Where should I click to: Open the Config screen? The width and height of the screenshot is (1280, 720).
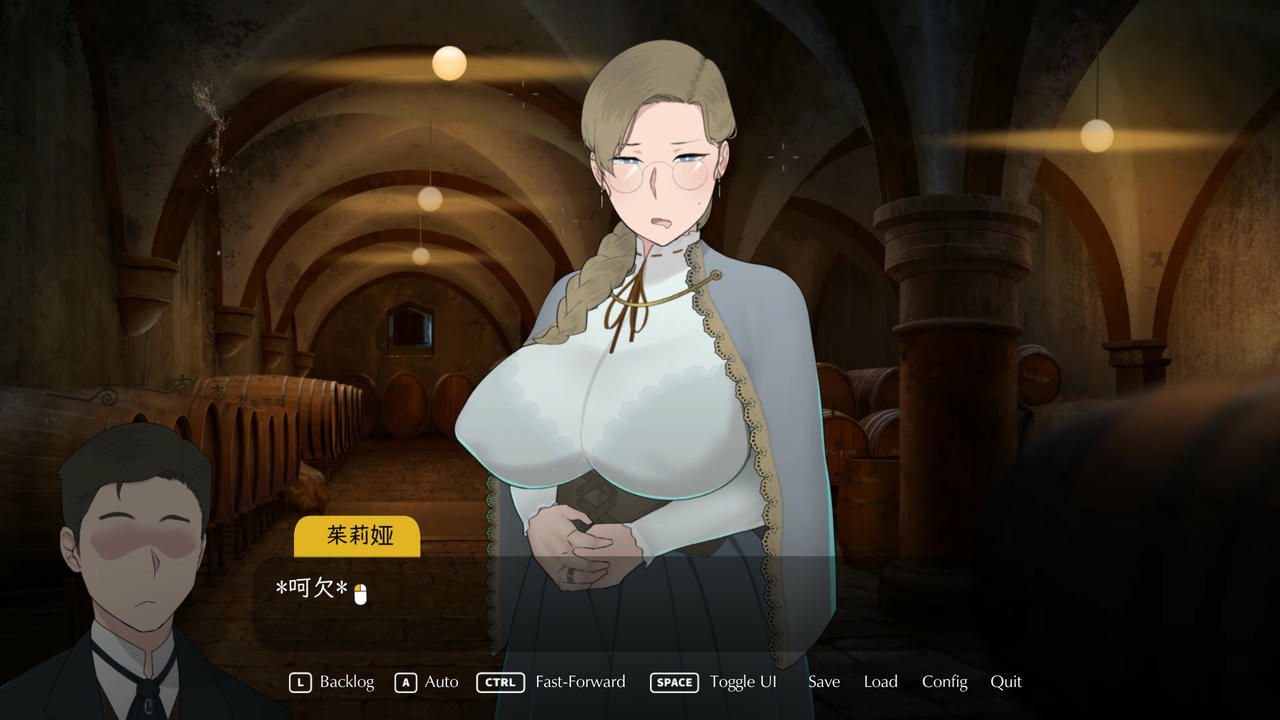pos(944,681)
